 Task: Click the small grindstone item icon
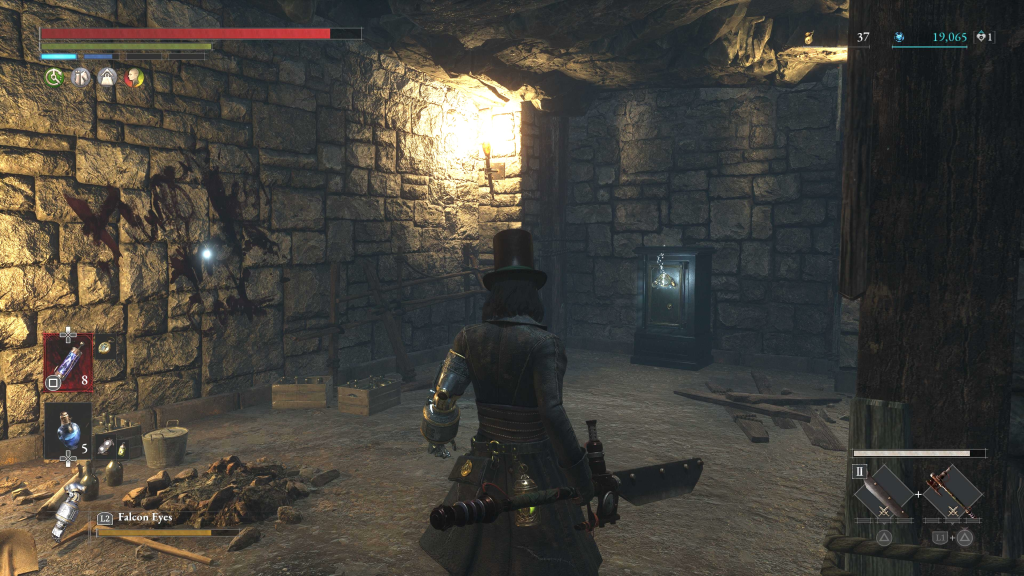point(105,447)
